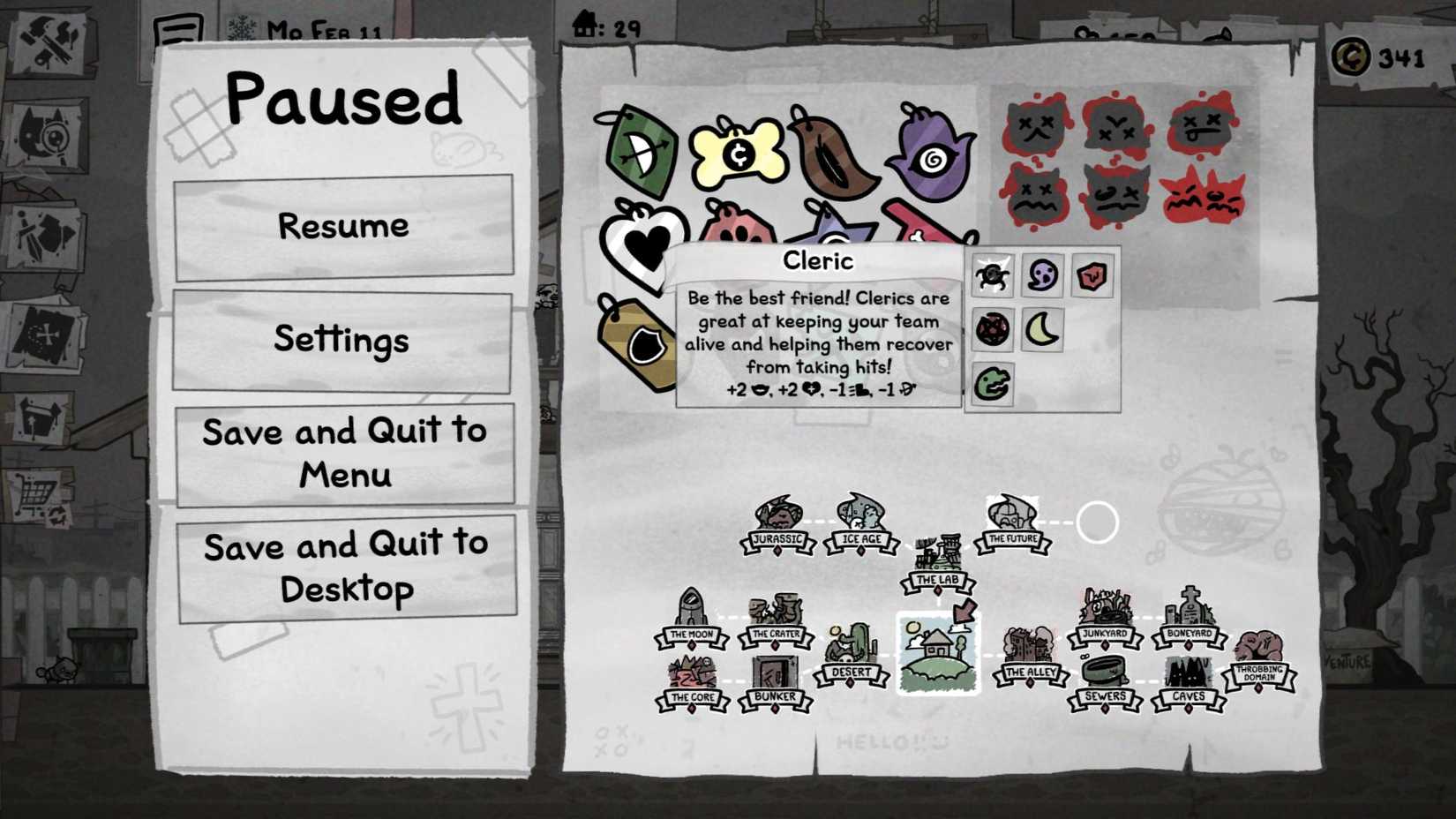Click the red meat cube icon
This screenshot has width=1456, height=819.
[x=1092, y=276]
